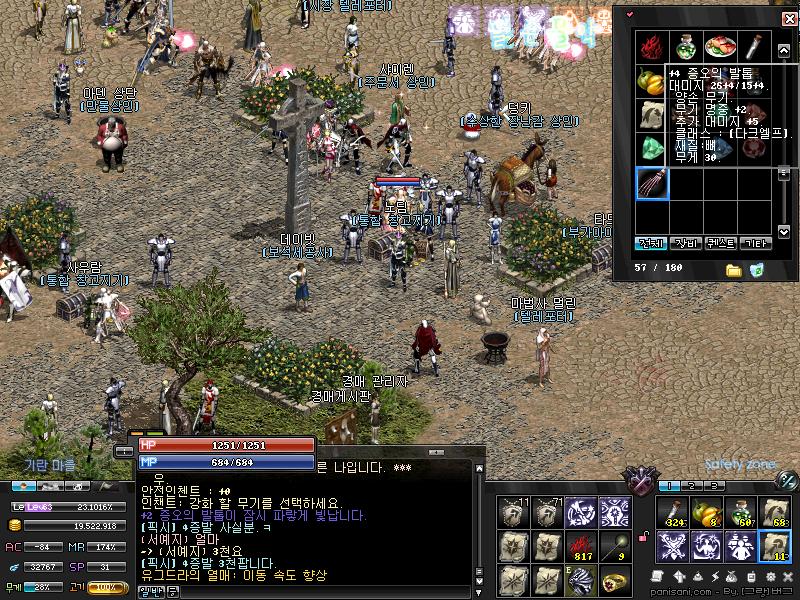Switch to the 전체 inventory tab

pos(651,243)
